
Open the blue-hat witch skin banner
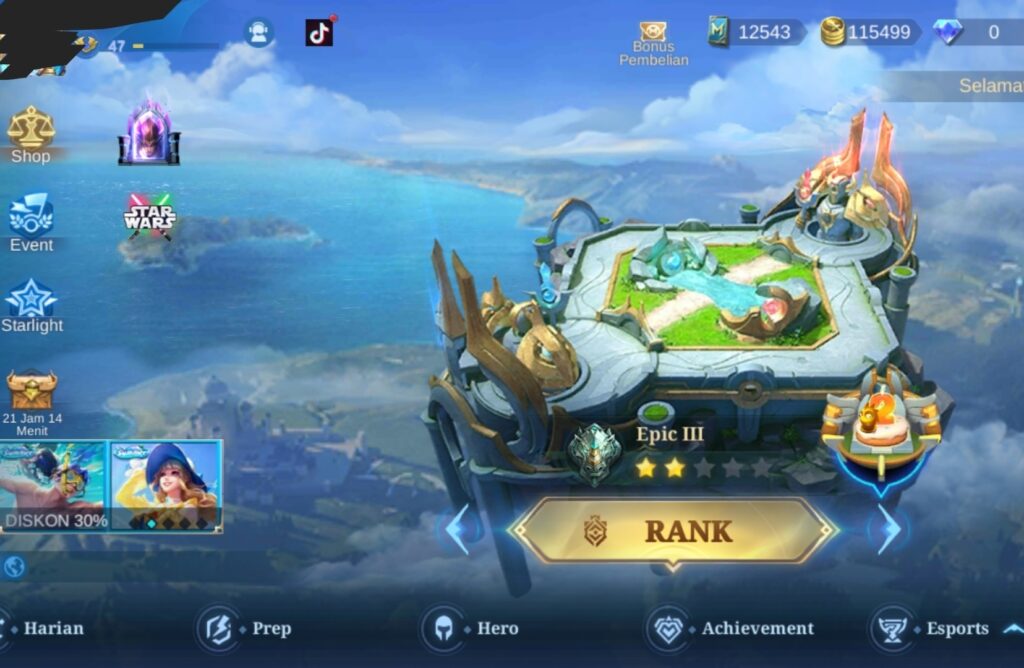click(x=165, y=487)
